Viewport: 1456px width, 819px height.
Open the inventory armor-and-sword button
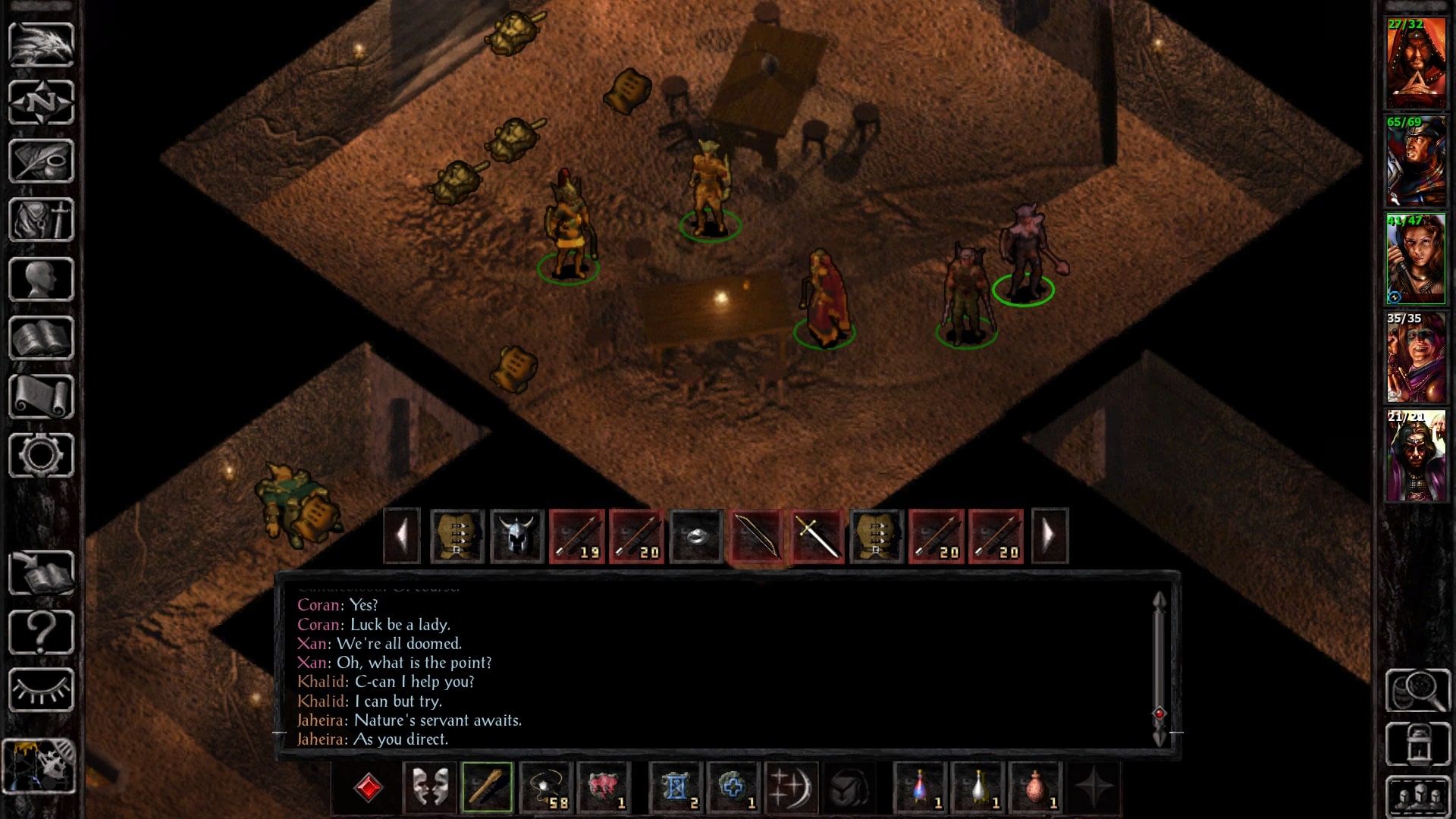click(41, 220)
